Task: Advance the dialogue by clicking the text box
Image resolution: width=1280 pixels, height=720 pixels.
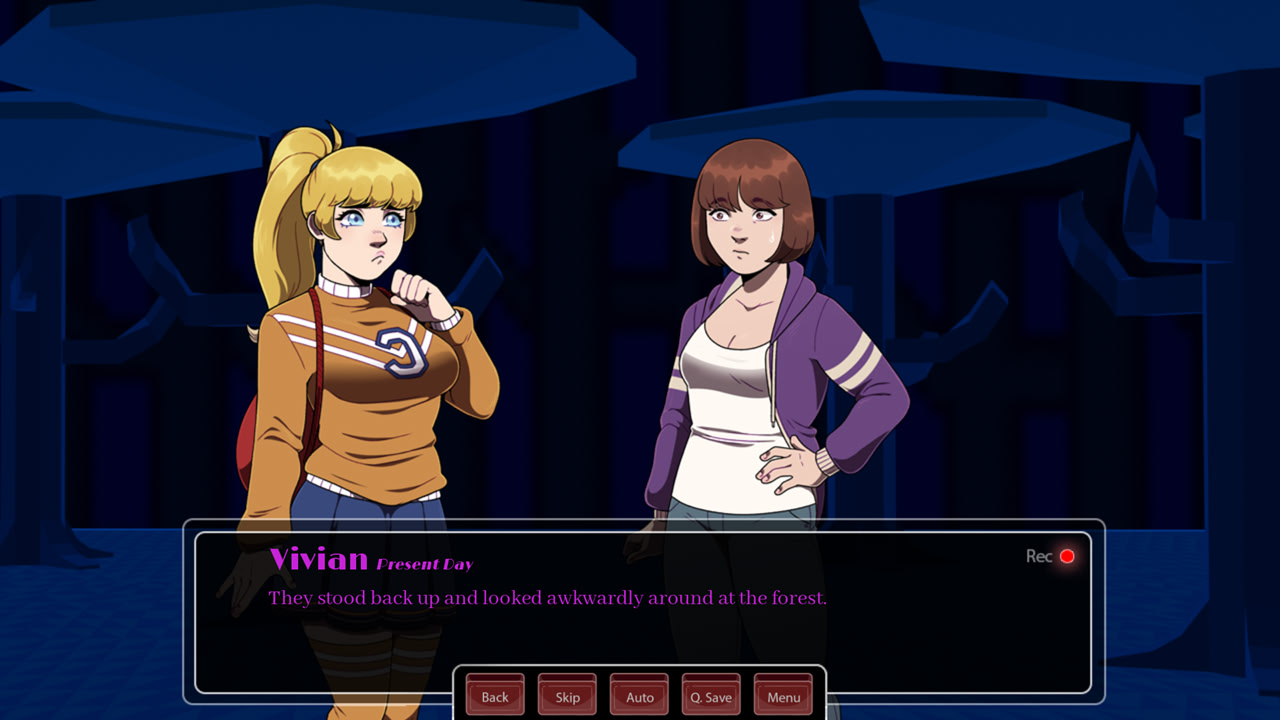Action: pos(640,620)
